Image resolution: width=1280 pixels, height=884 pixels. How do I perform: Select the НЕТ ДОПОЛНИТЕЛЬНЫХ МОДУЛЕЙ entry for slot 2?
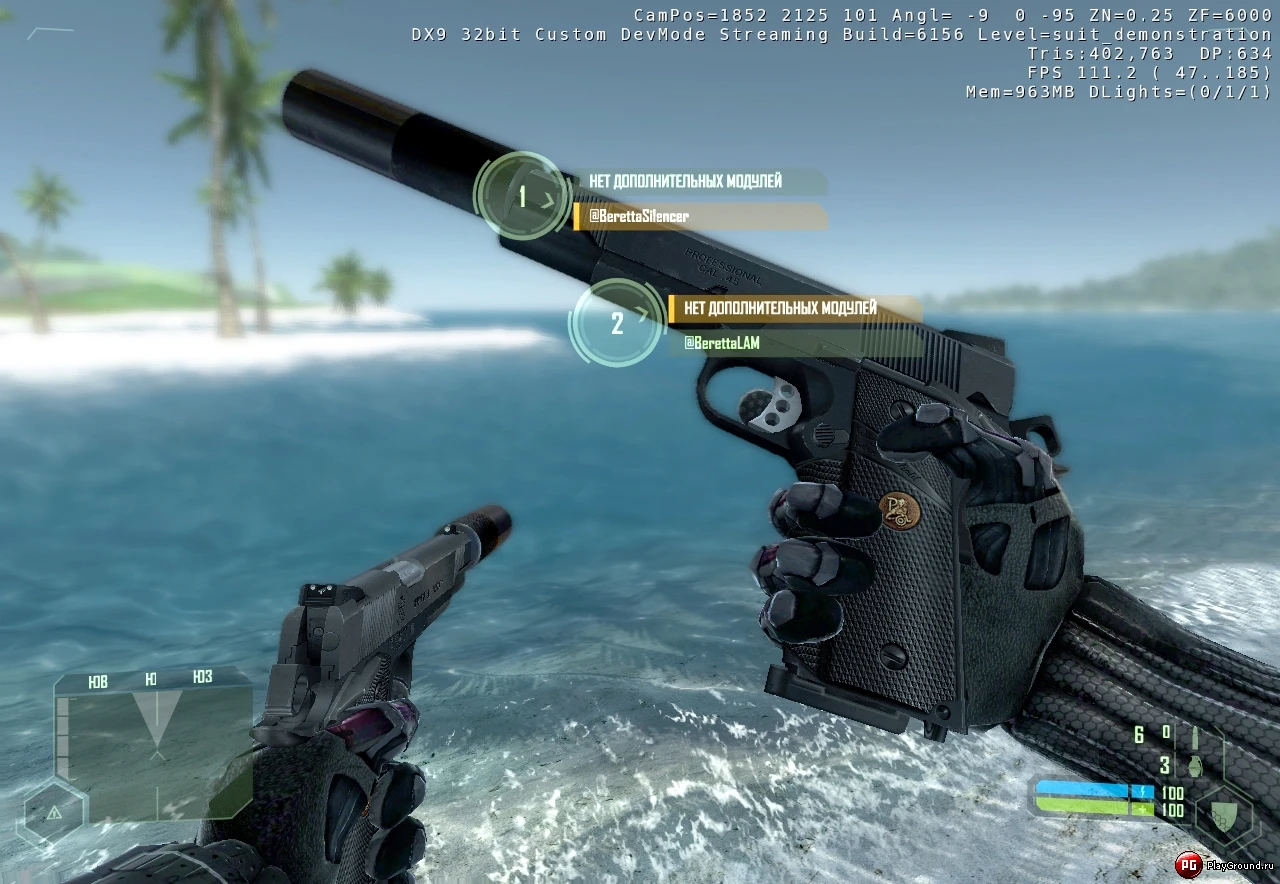[x=780, y=309]
